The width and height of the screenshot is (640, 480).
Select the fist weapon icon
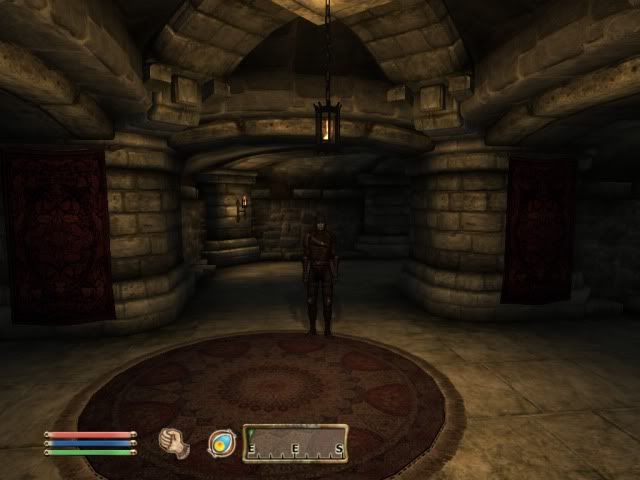coord(175,442)
